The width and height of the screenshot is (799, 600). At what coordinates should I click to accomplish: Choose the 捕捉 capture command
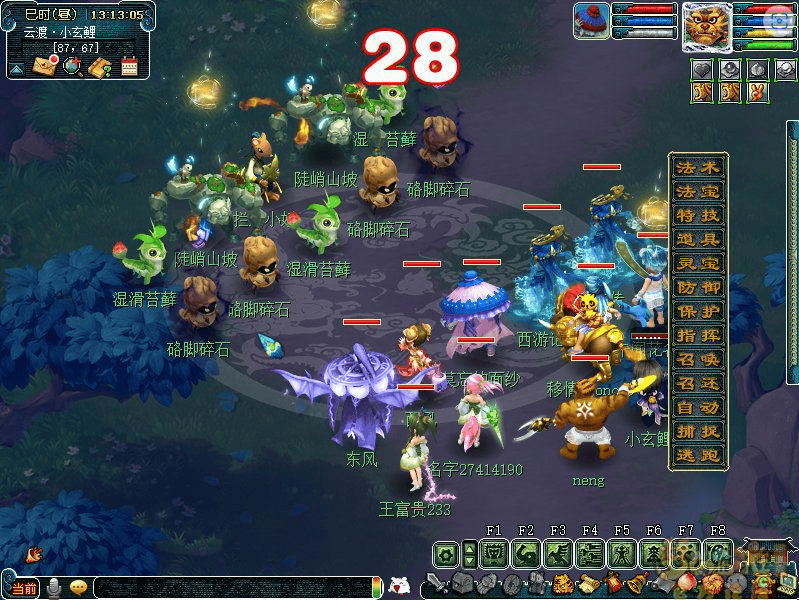click(x=698, y=431)
